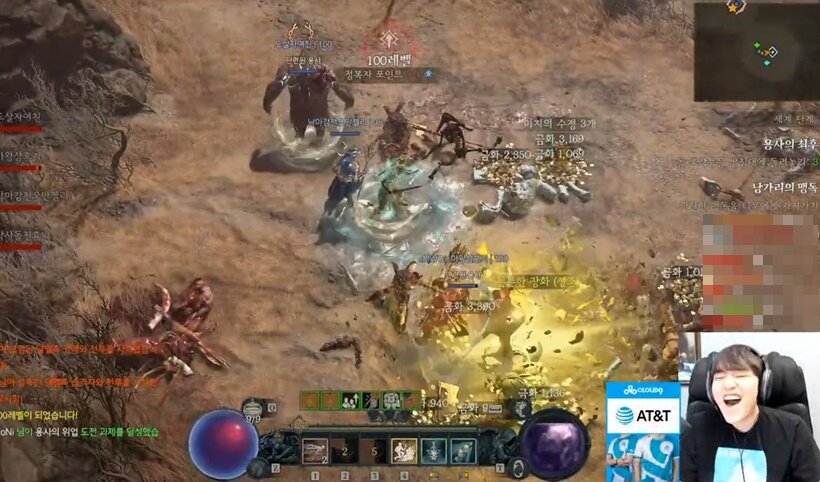Click the skill slot showing cooldown 2
820x482 pixels.
click(343, 451)
